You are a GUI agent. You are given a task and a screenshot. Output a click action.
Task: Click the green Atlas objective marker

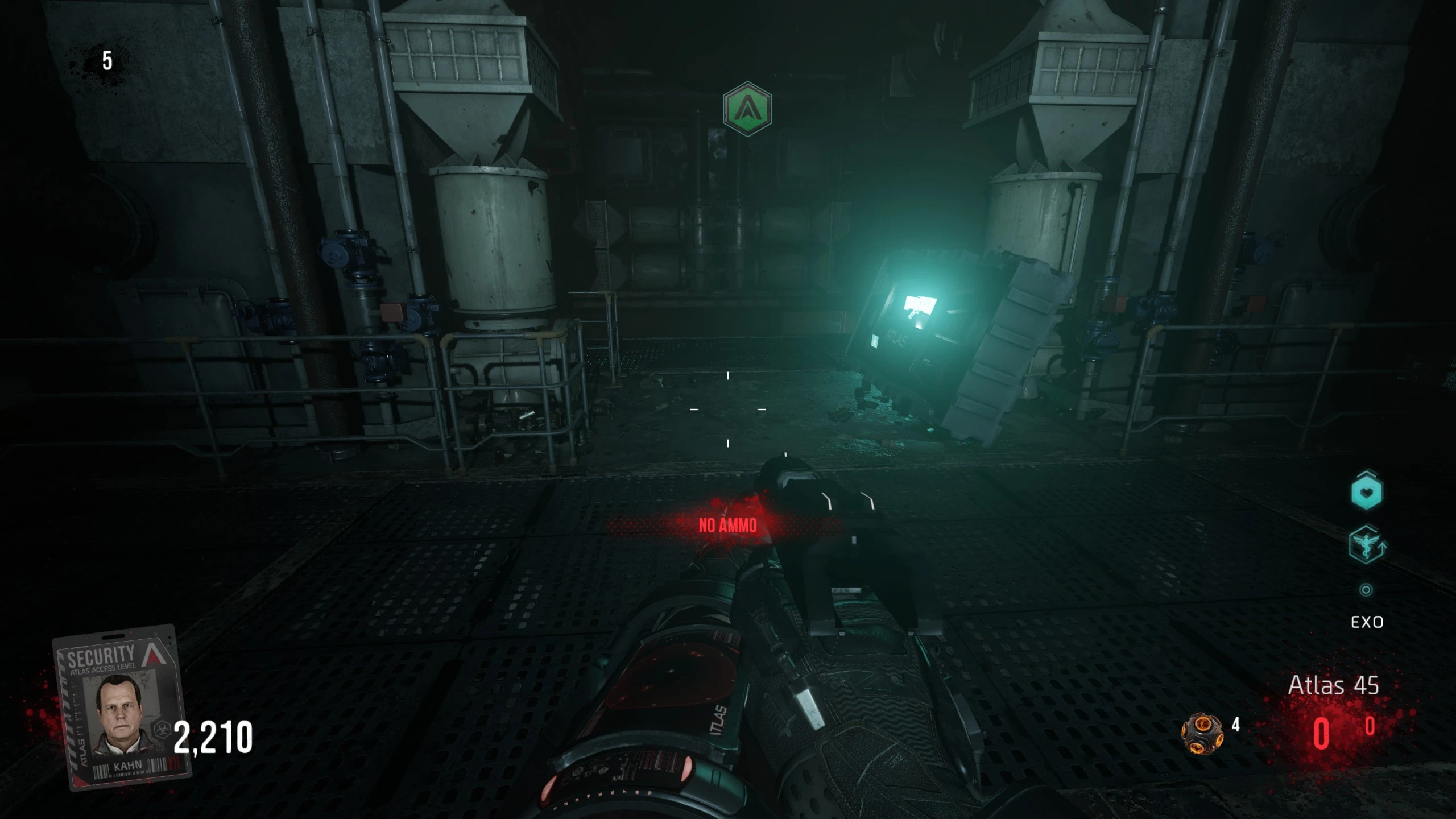click(x=747, y=109)
